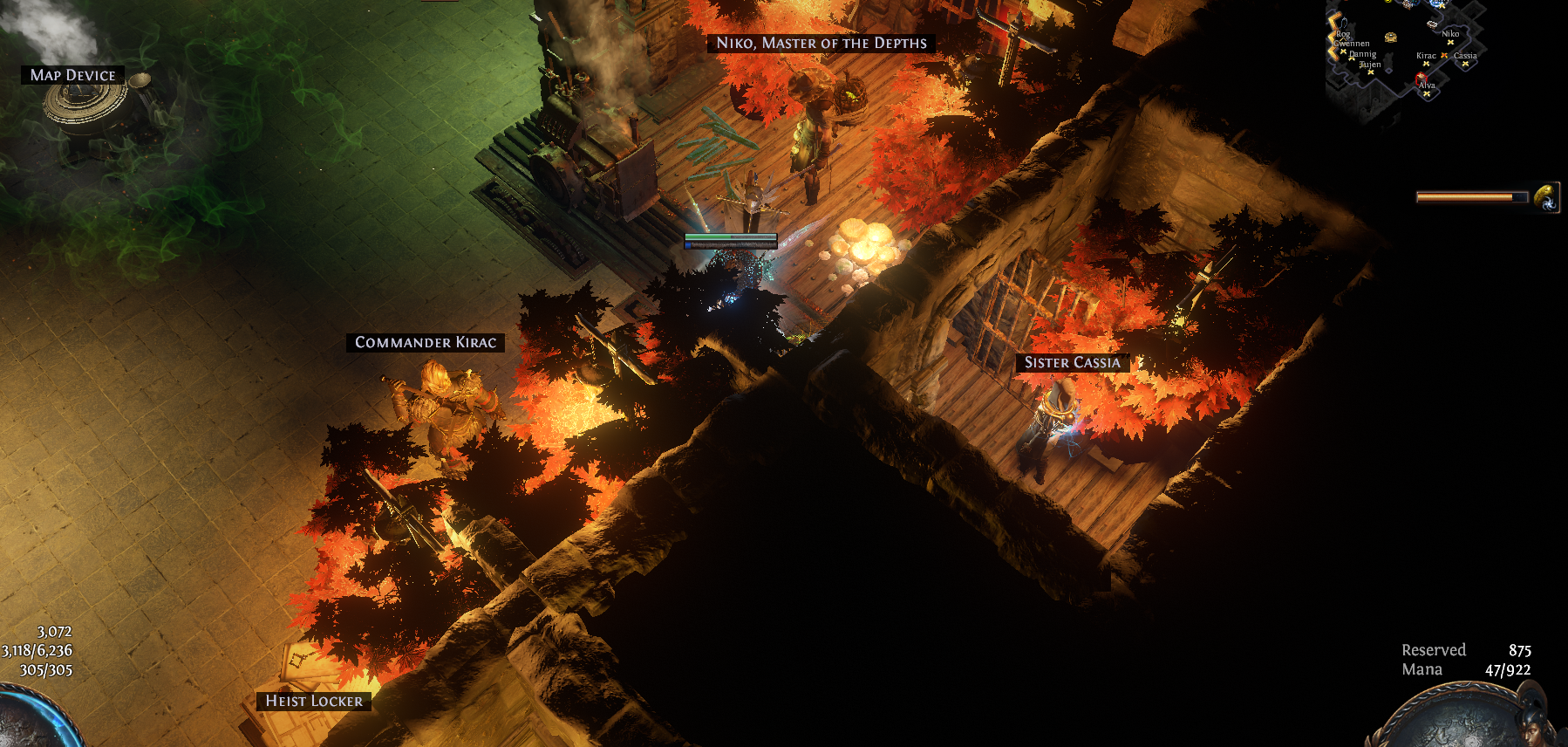Select the Niko marker on the minimap
The height and width of the screenshot is (747, 1568).
1450,41
